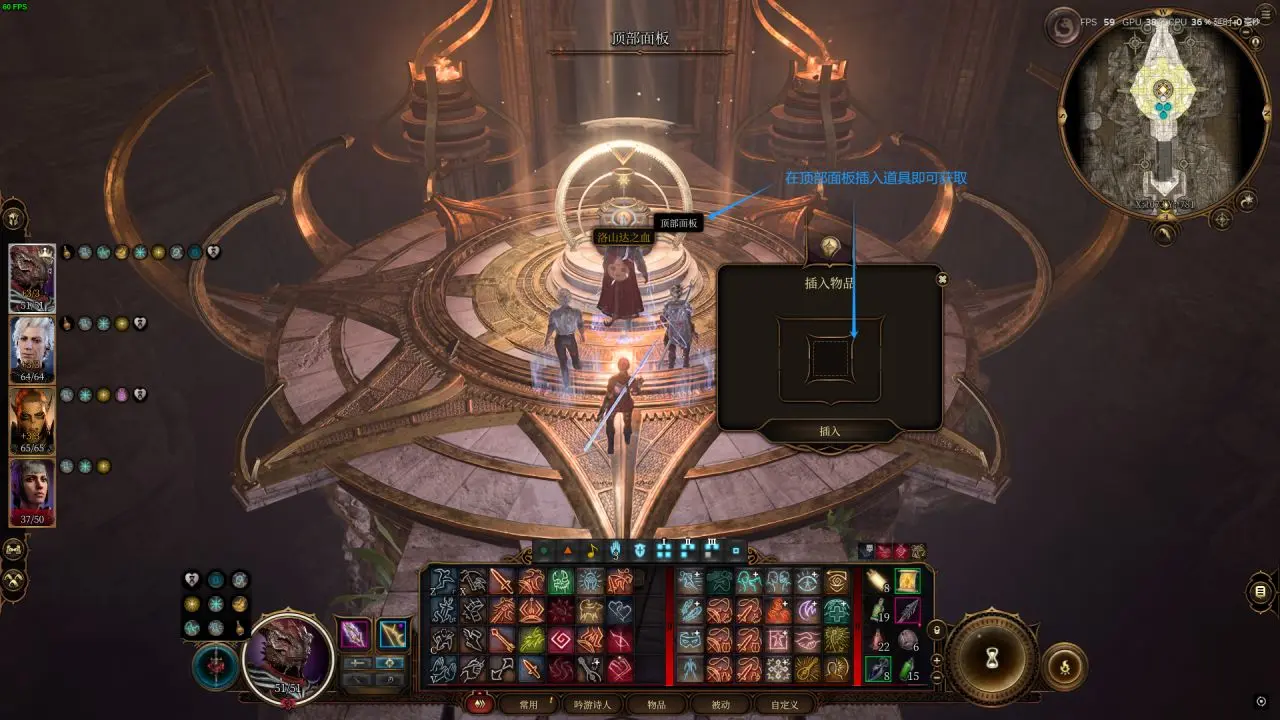Click the active character's large round portrait
The image size is (1280, 720).
[288, 657]
